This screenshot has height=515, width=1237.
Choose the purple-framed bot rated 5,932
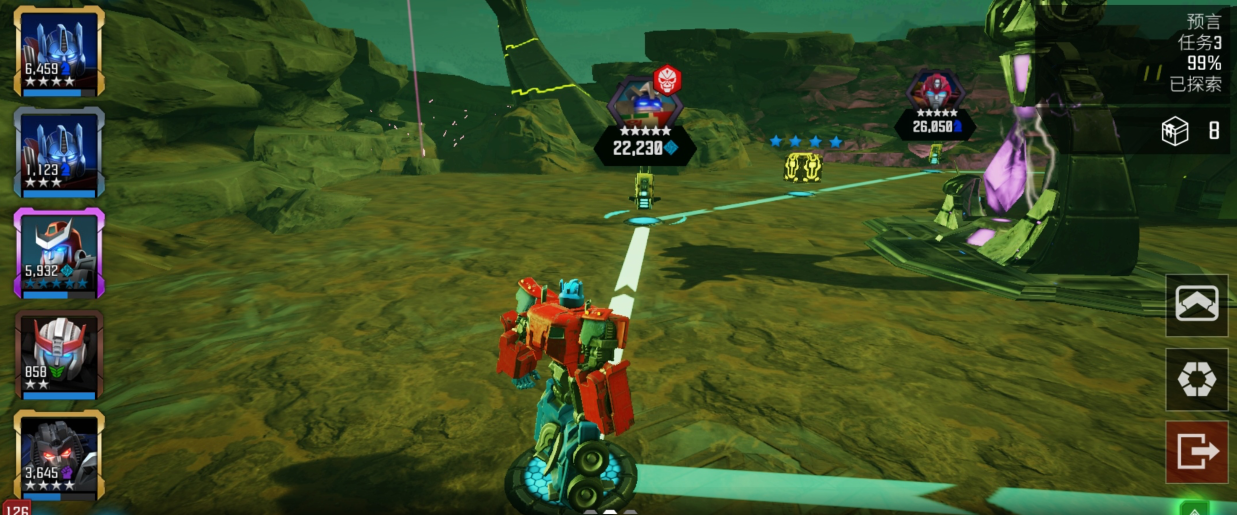pyautogui.click(x=58, y=254)
